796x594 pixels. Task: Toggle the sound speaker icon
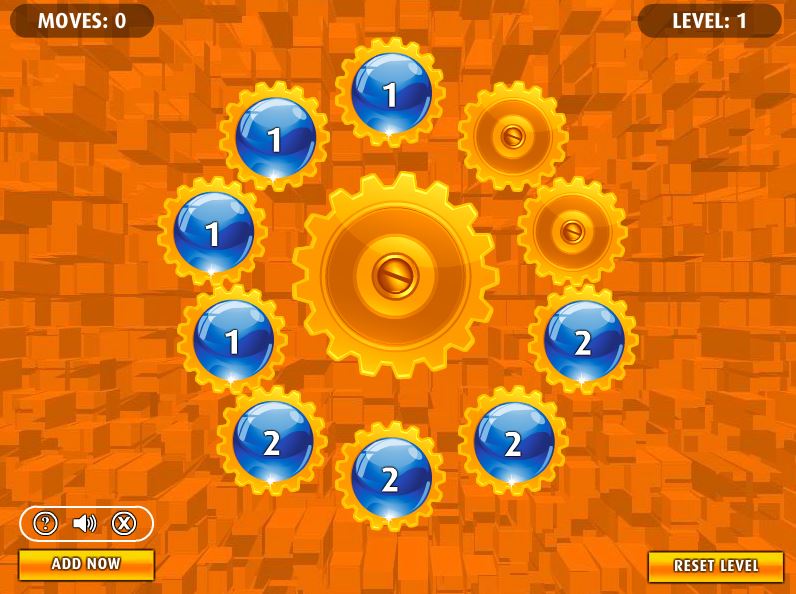pos(85,523)
